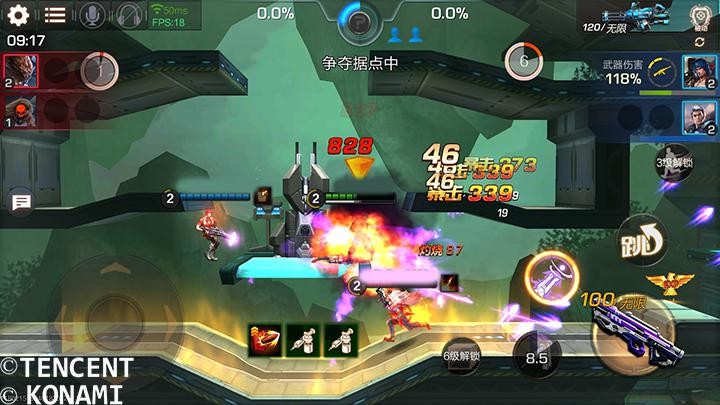Select the alien monster enemy portrait
720x405 pixels.
click(x=20, y=68)
